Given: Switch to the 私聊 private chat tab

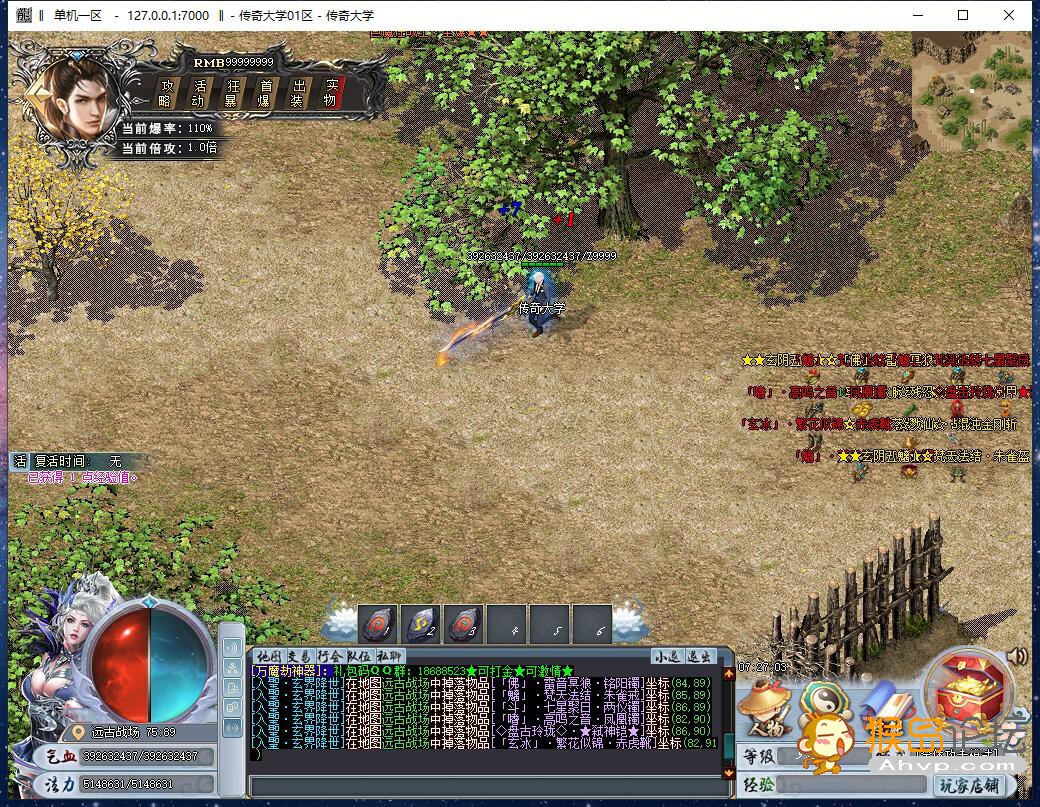Looking at the screenshot, I should point(389,656).
